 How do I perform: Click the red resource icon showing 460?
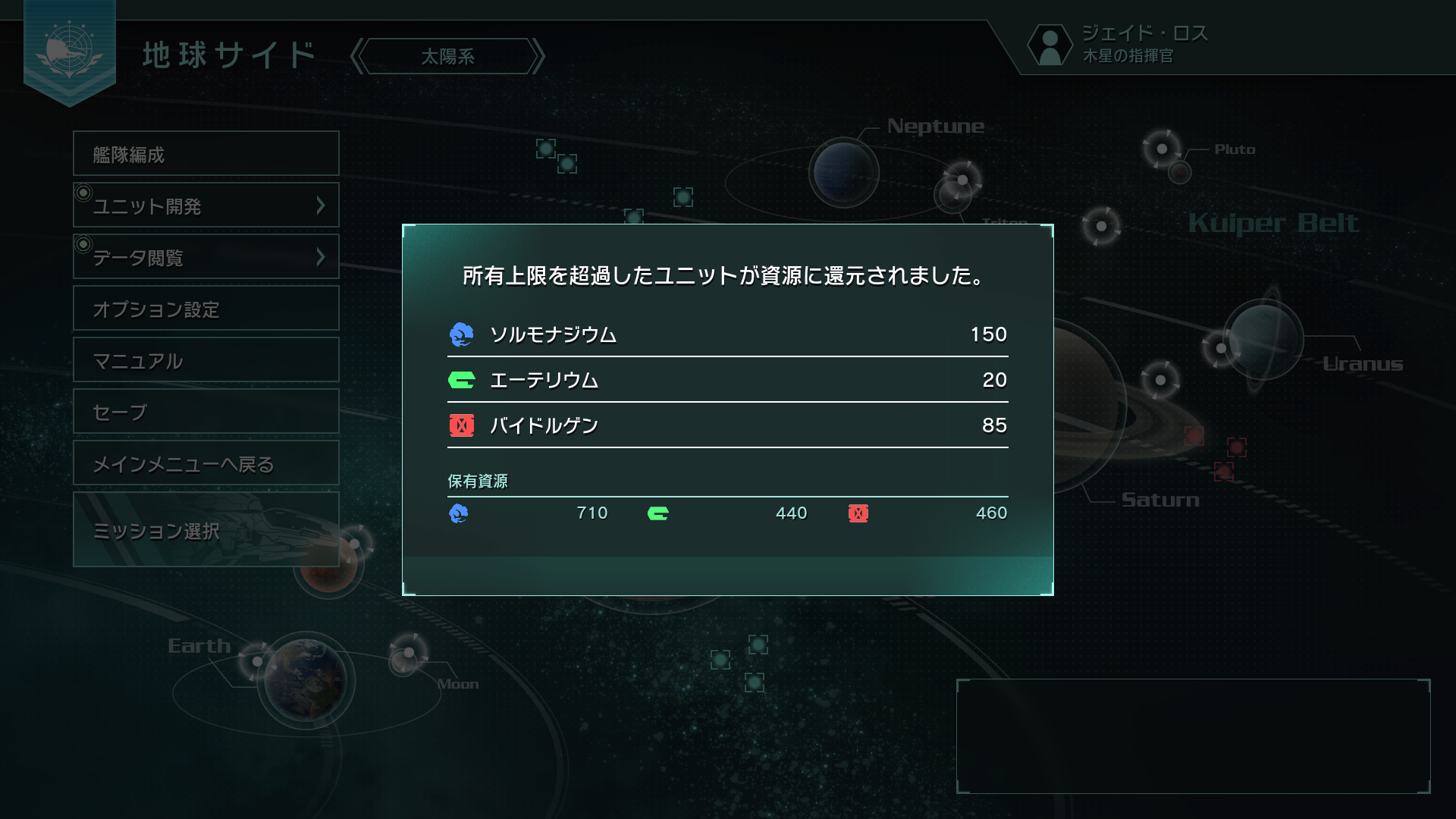tap(858, 513)
